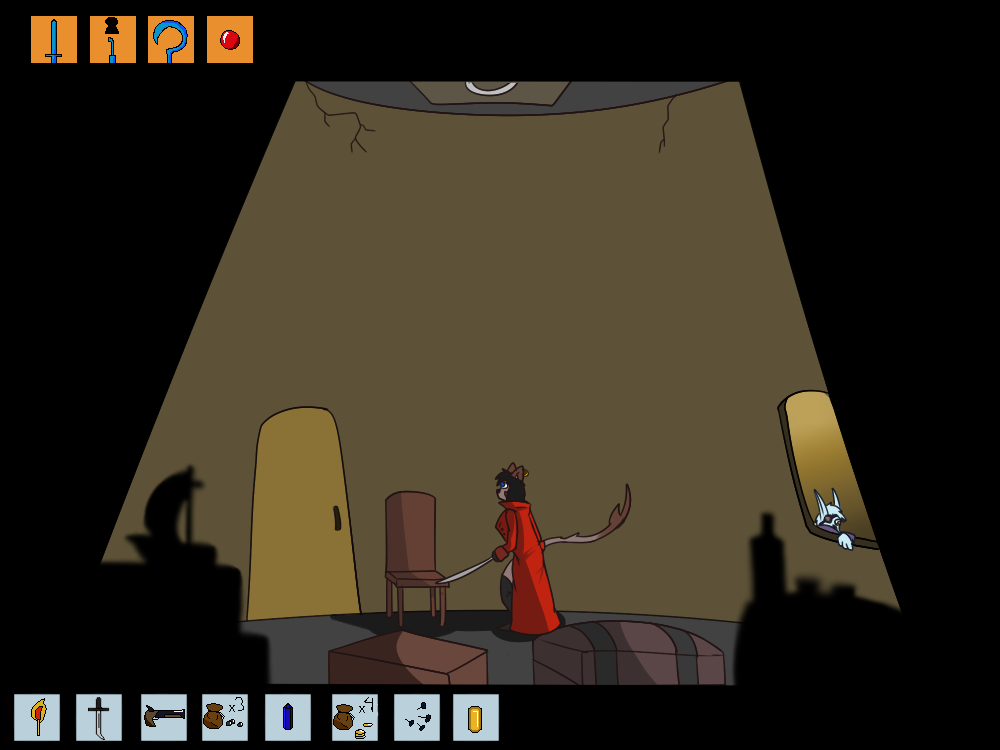Click the red orb icon
The image size is (1000, 750).
[x=230, y=40]
